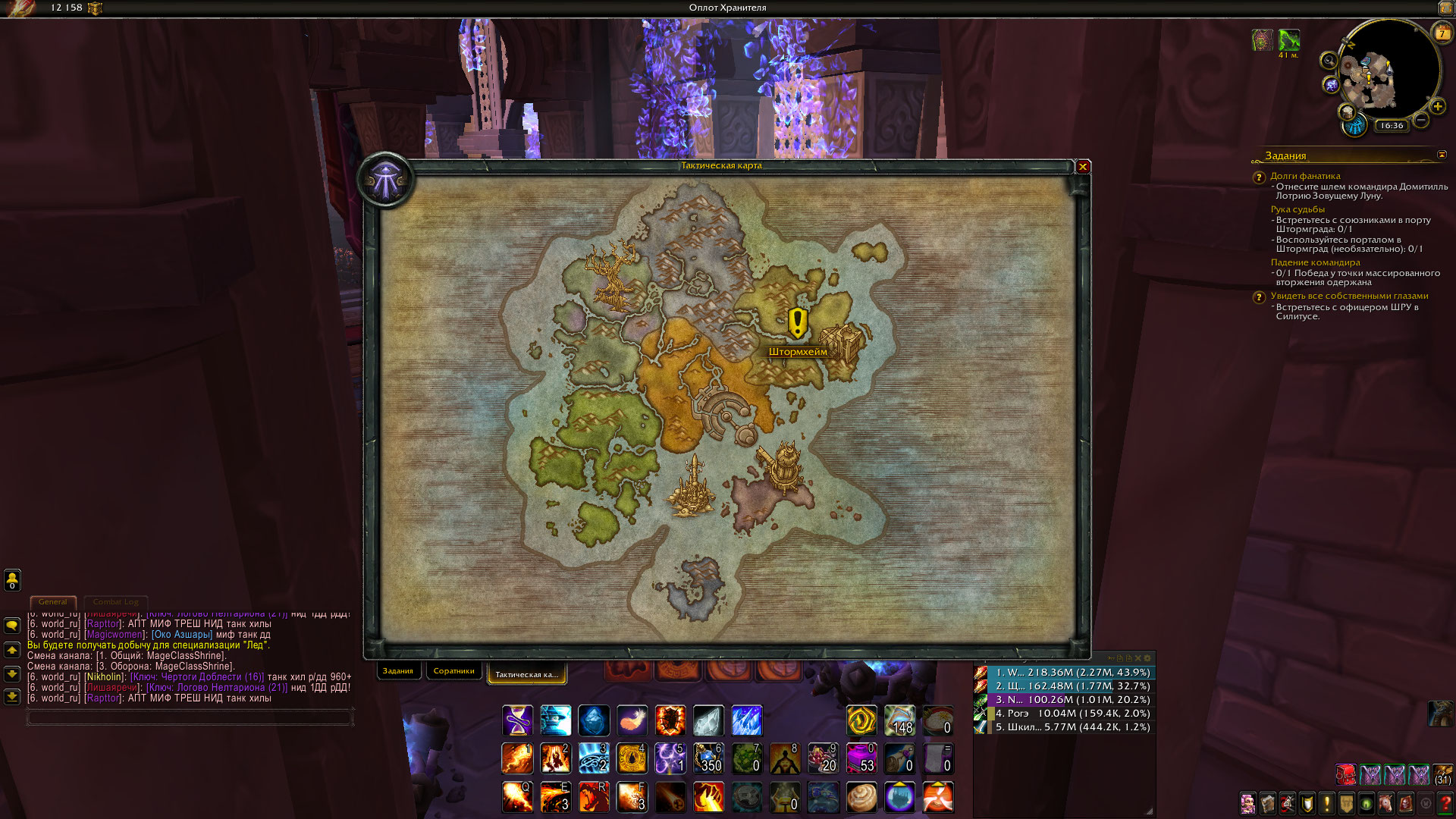Use the mana gem item with 350 count
The image size is (1456, 819).
[x=708, y=758]
